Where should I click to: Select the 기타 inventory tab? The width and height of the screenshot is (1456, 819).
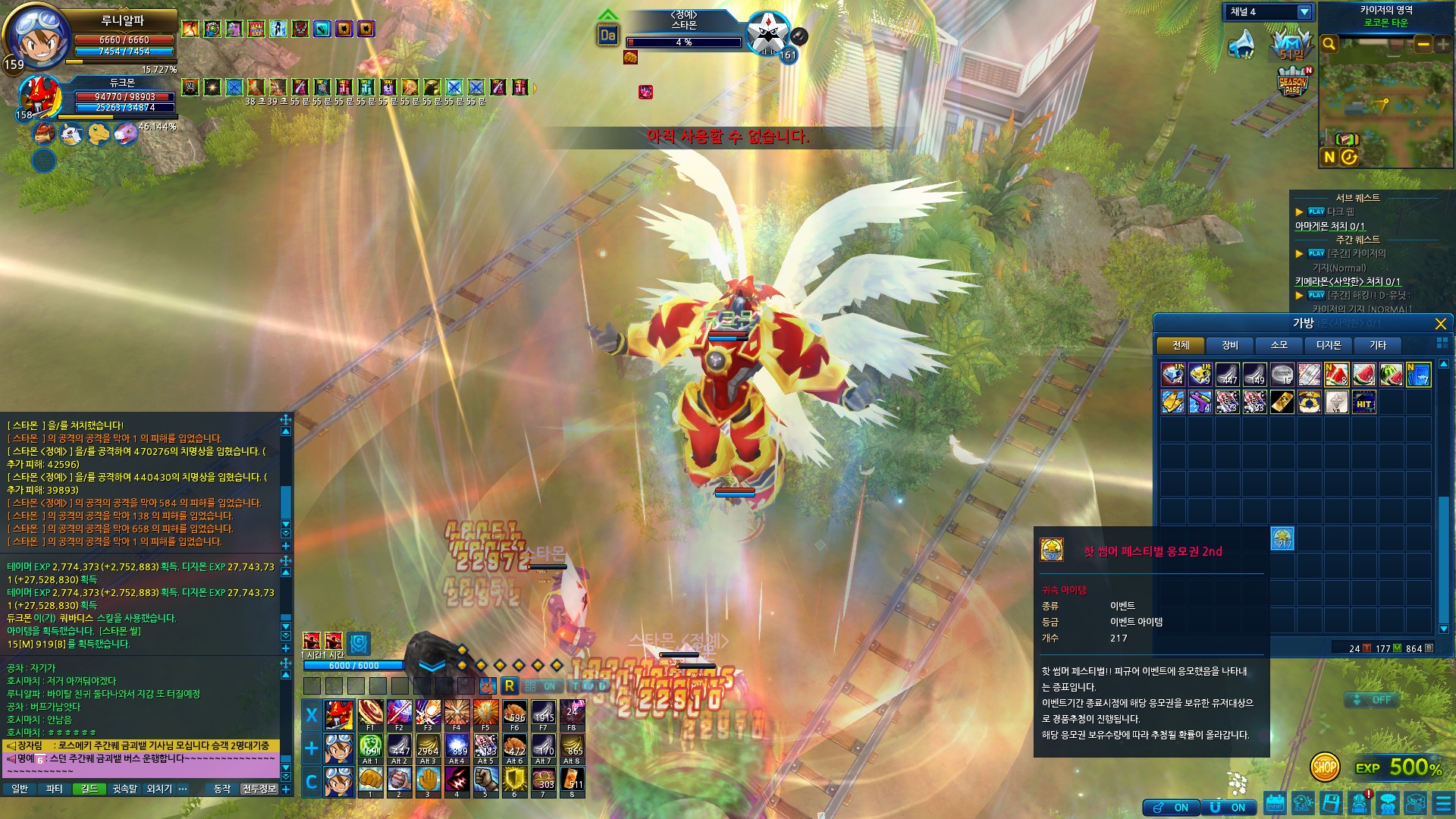(1377, 346)
